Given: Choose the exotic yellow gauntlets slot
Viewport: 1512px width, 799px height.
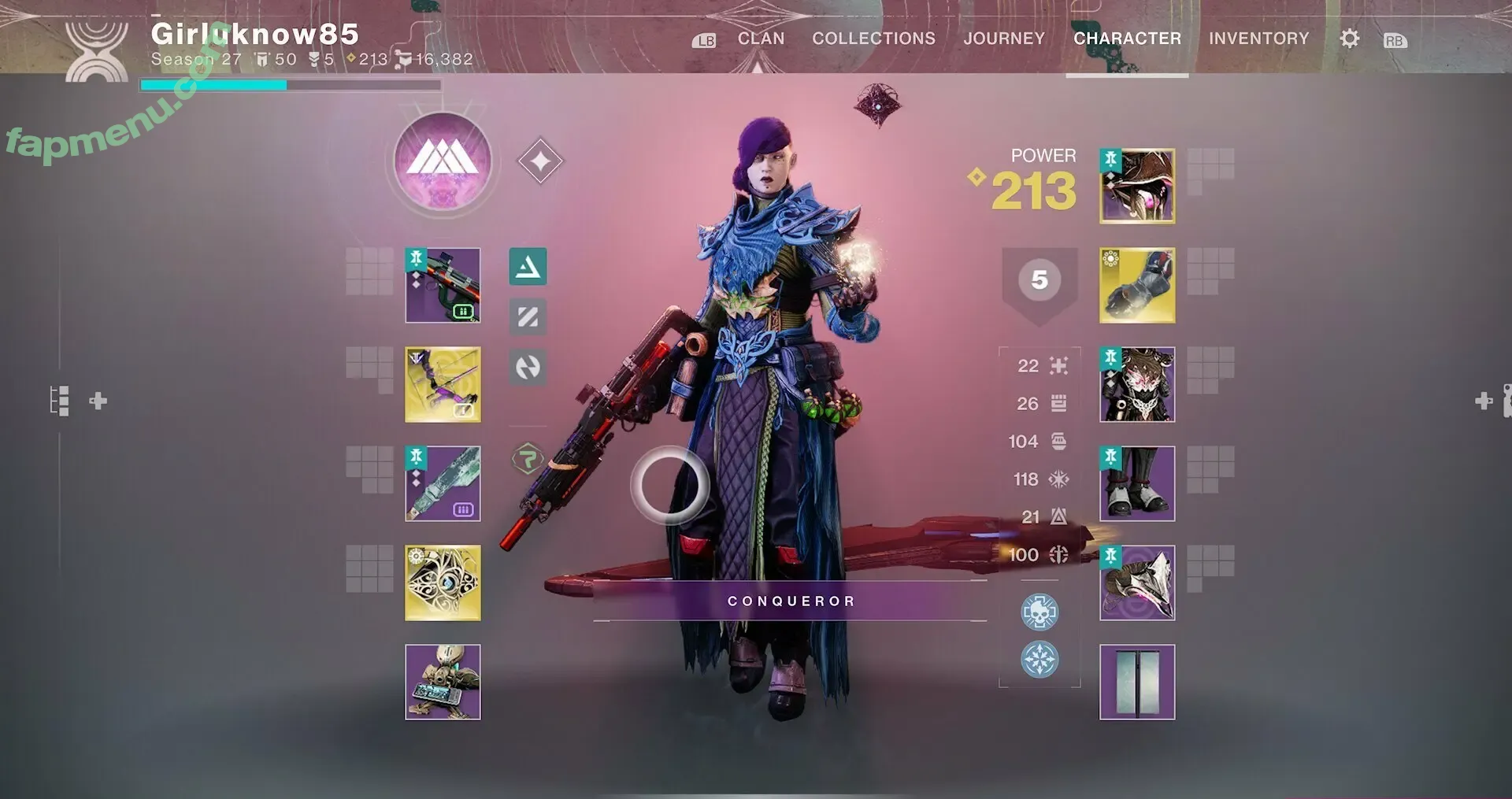Looking at the screenshot, I should pos(1137,285).
